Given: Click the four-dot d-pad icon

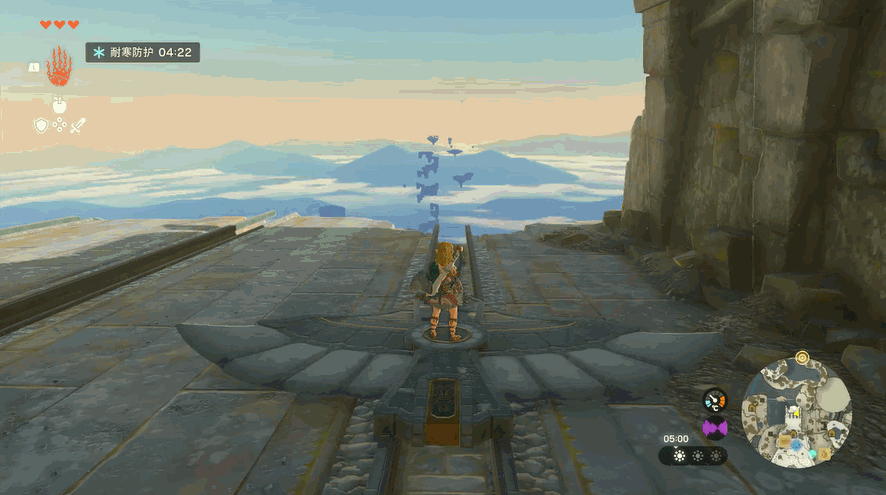Looking at the screenshot, I should pos(59,125).
